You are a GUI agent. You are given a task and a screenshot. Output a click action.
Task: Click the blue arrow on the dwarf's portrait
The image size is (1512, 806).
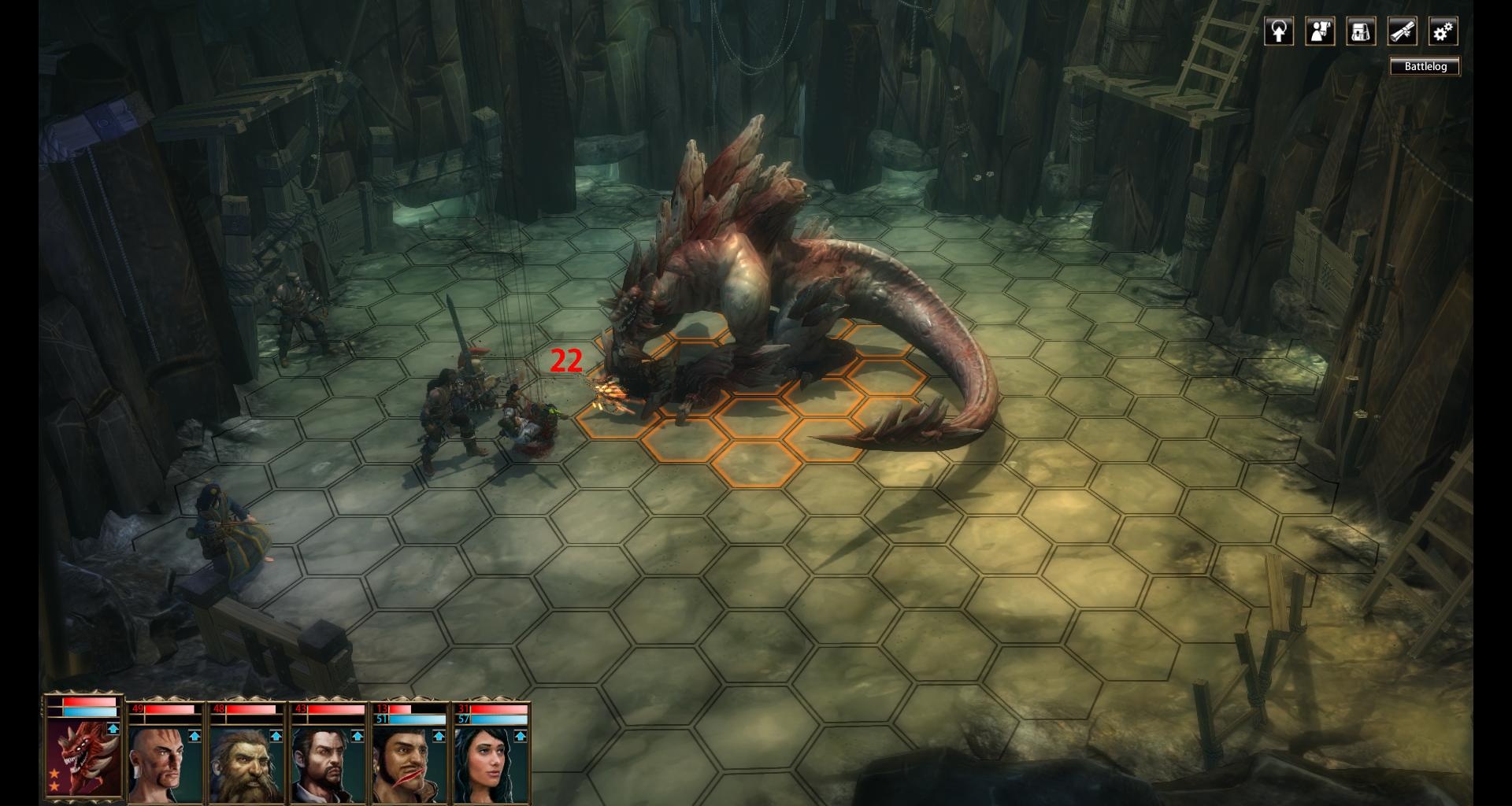[276, 737]
